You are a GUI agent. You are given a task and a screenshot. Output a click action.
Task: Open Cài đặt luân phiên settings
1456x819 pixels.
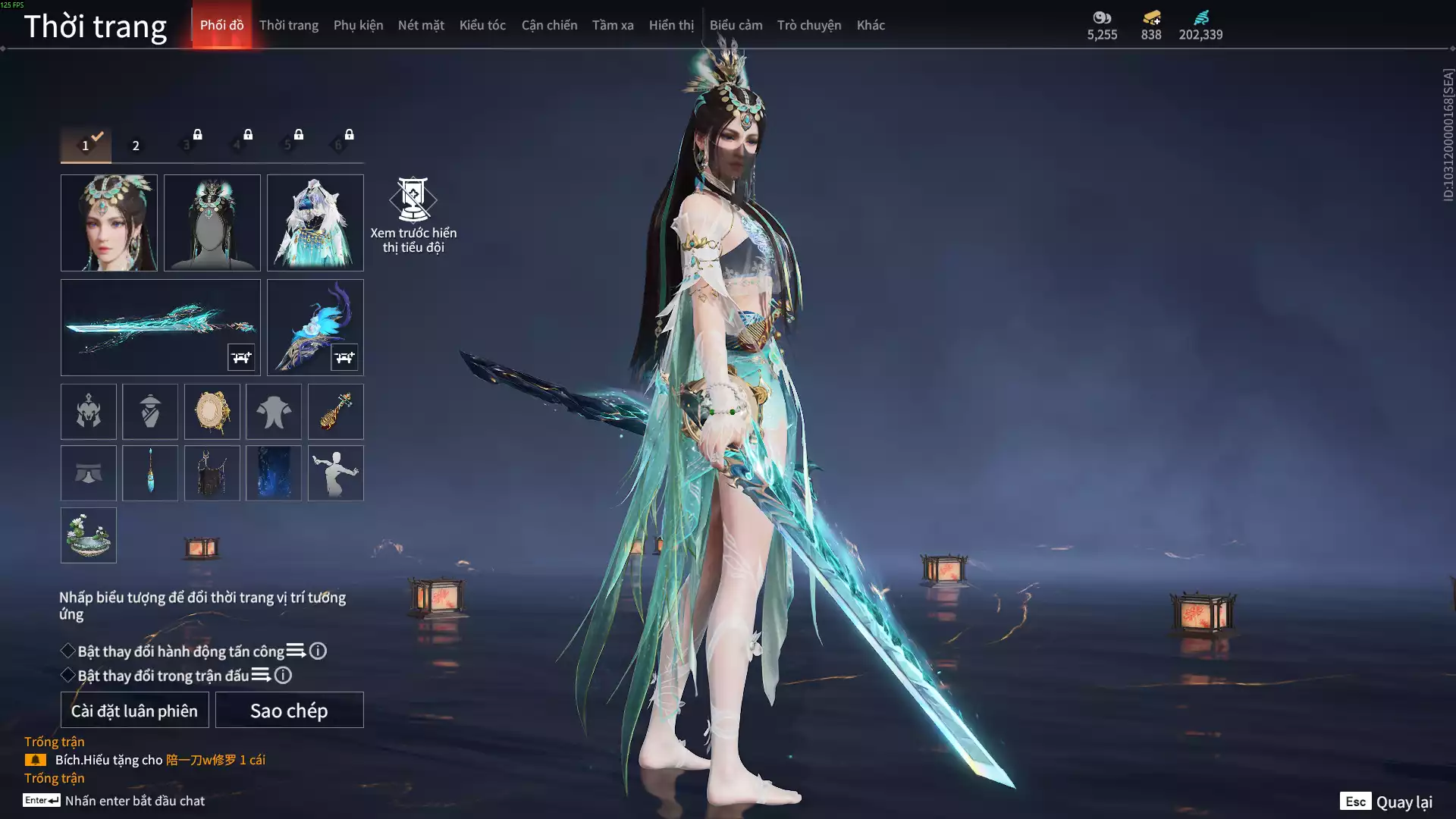(134, 710)
